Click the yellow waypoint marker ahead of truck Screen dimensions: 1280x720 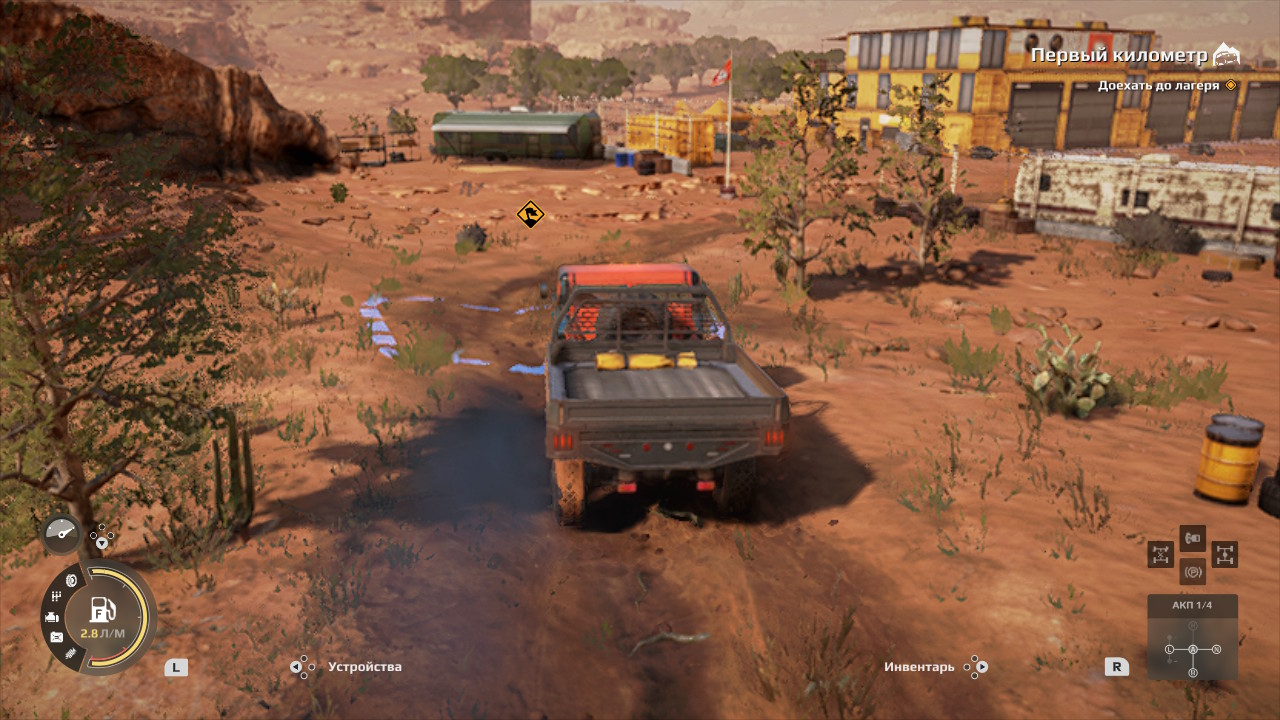[x=529, y=214]
